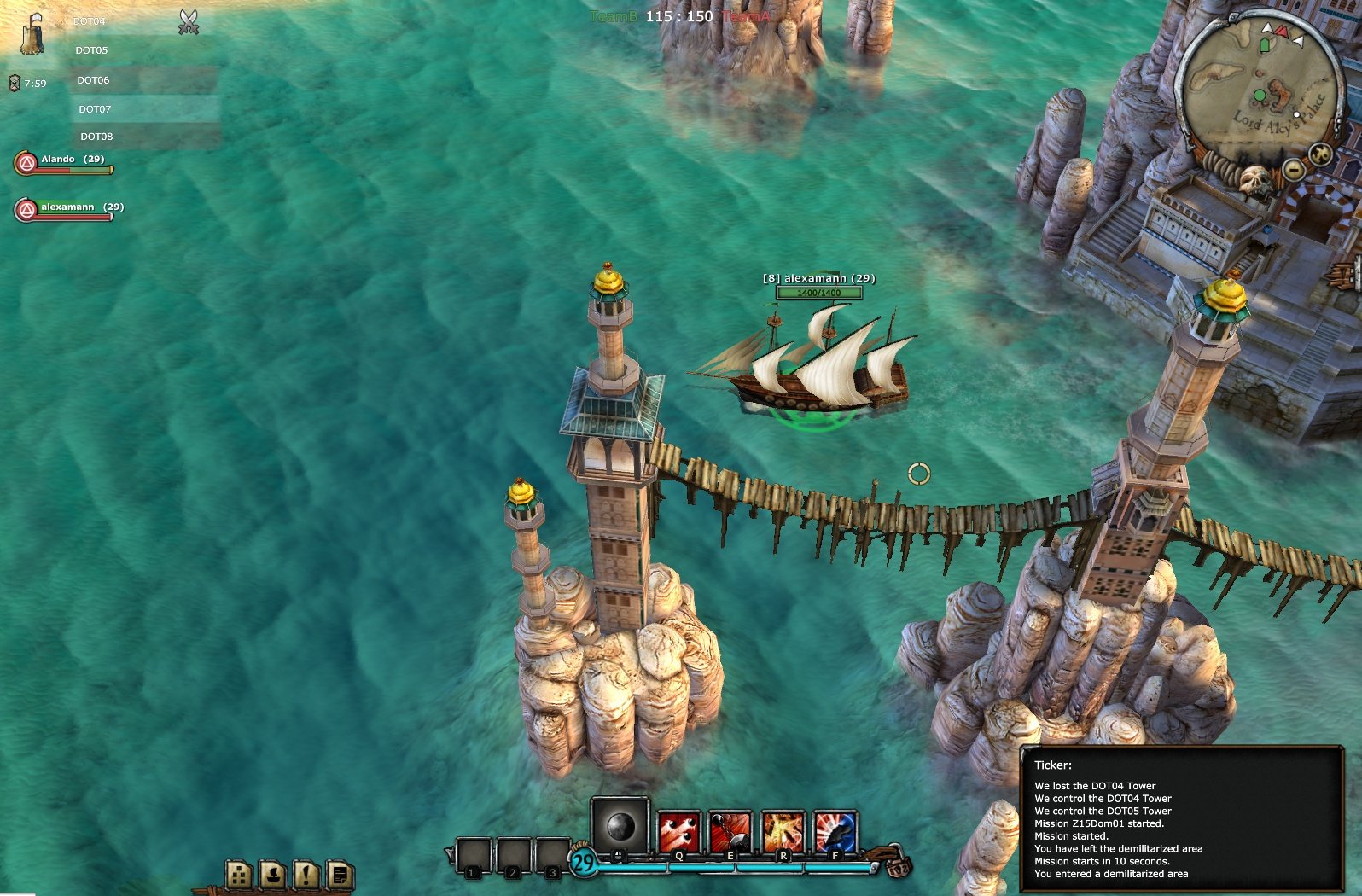This screenshot has width=1362, height=896.
Task: Select alexamann's party frame
Action: 68,210
